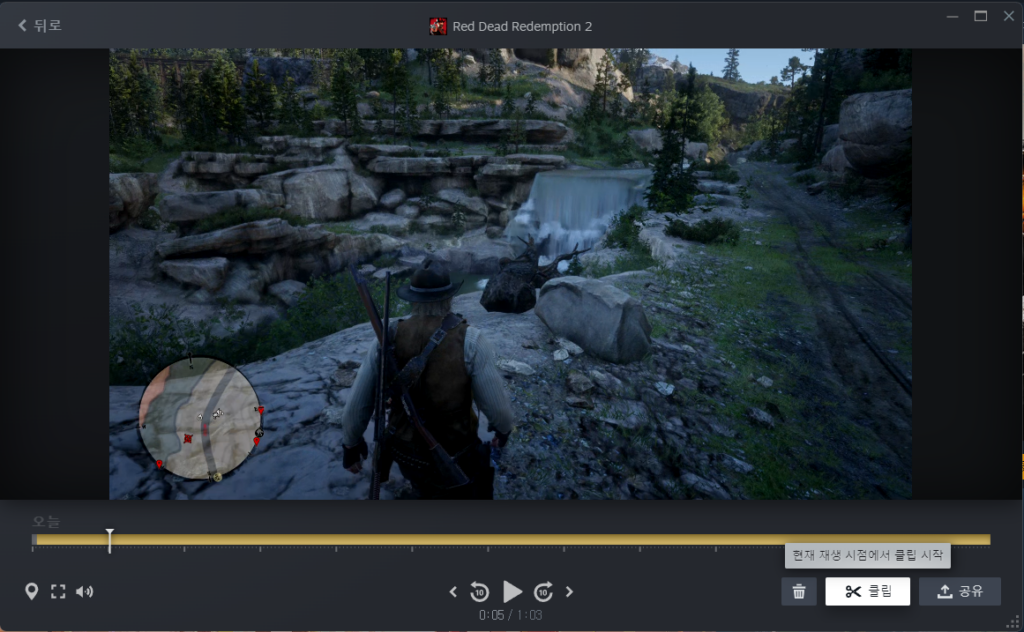Click the yellow timeline bar midpoint
Image resolution: width=1024 pixels, height=632 pixels.
[x=512, y=540]
